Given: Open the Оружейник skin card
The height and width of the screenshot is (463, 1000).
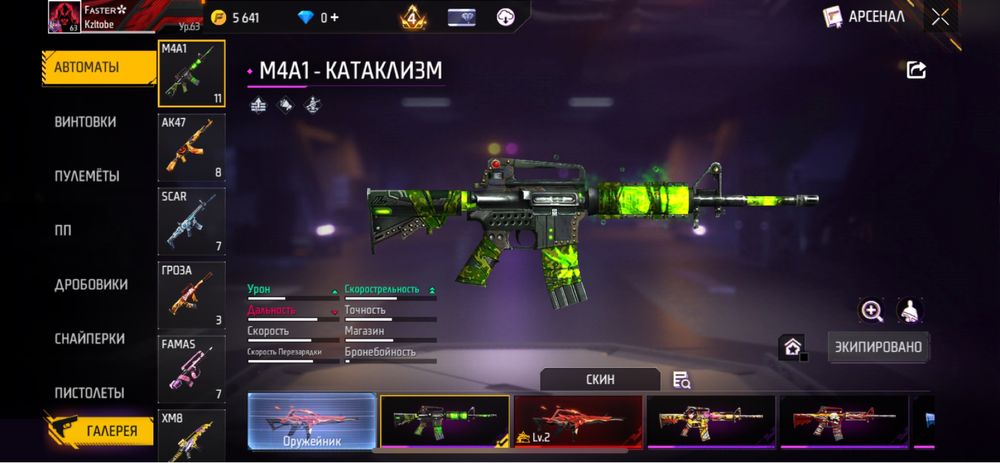Looking at the screenshot, I should [x=312, y=420].
